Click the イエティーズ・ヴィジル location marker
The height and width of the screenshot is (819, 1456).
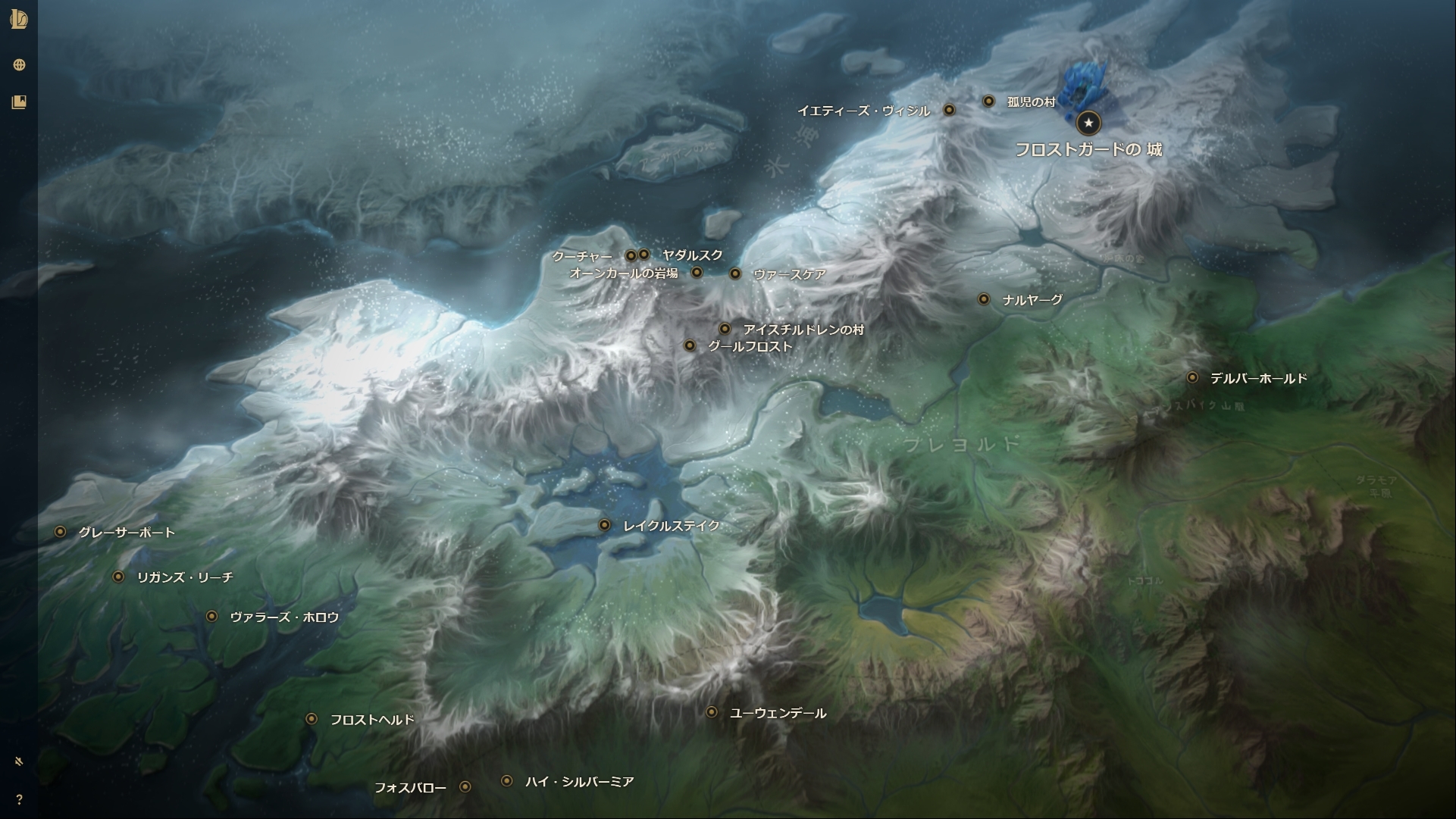pyautogui.click(x=949, y=110)
